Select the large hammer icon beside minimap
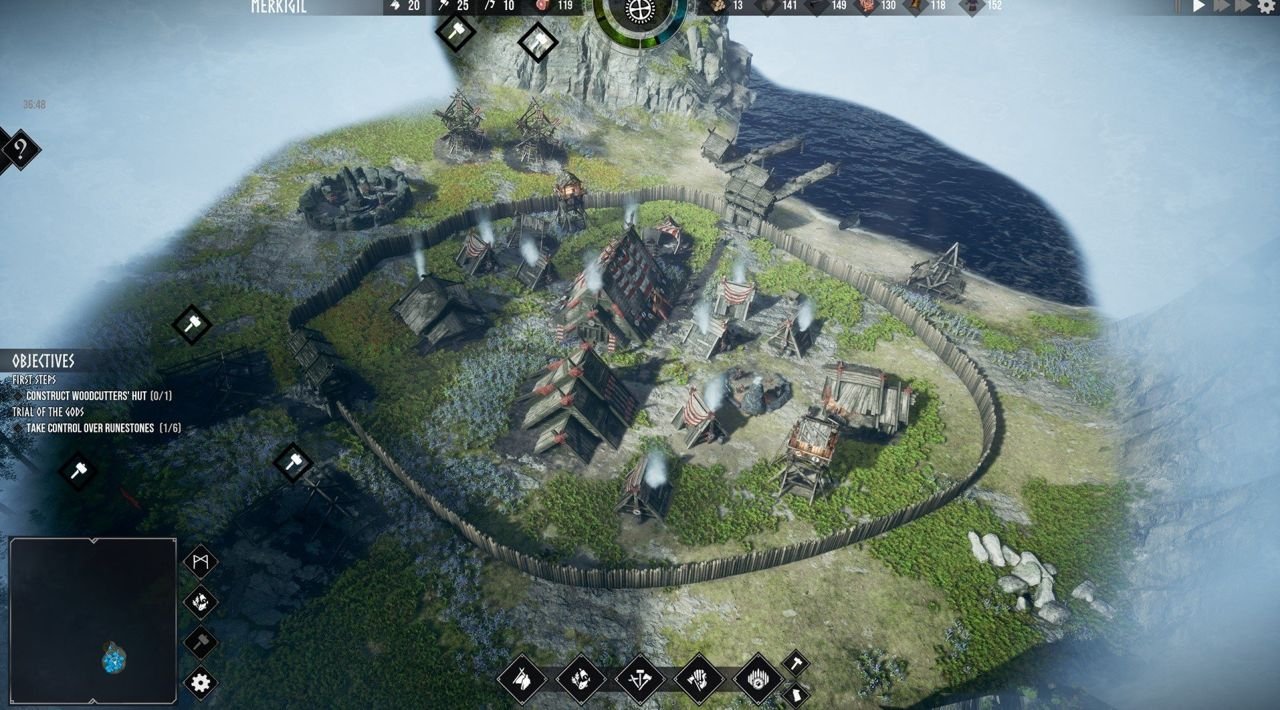Screen dimensions: 1280x710 (200, 642)
